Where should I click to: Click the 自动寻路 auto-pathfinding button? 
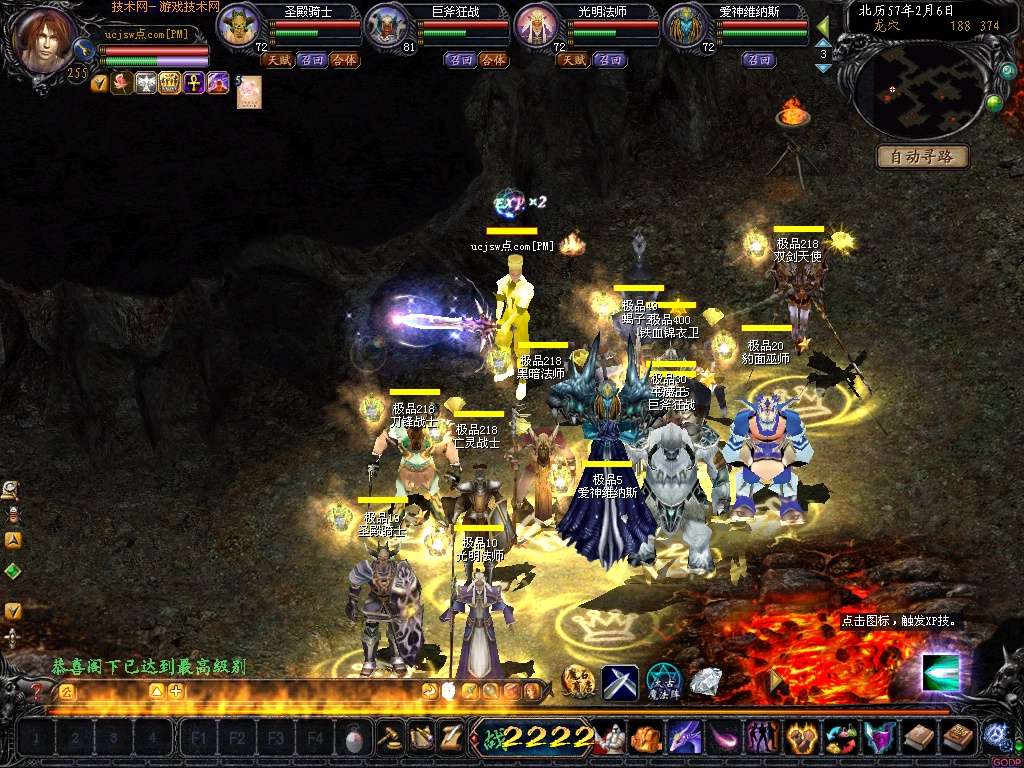pos(923,156)
